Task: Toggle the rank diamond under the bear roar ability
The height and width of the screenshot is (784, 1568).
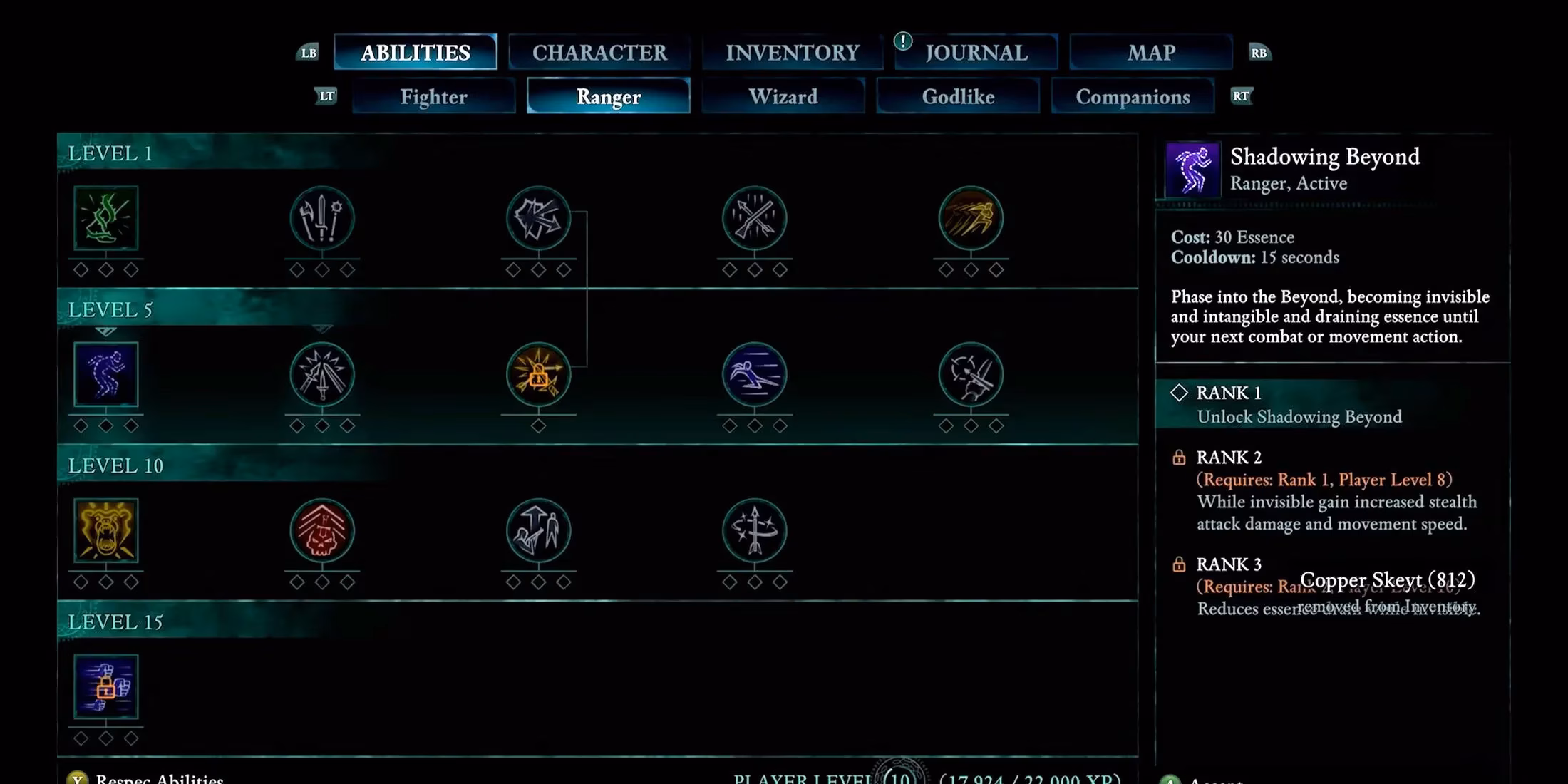Action: point(107,581)
